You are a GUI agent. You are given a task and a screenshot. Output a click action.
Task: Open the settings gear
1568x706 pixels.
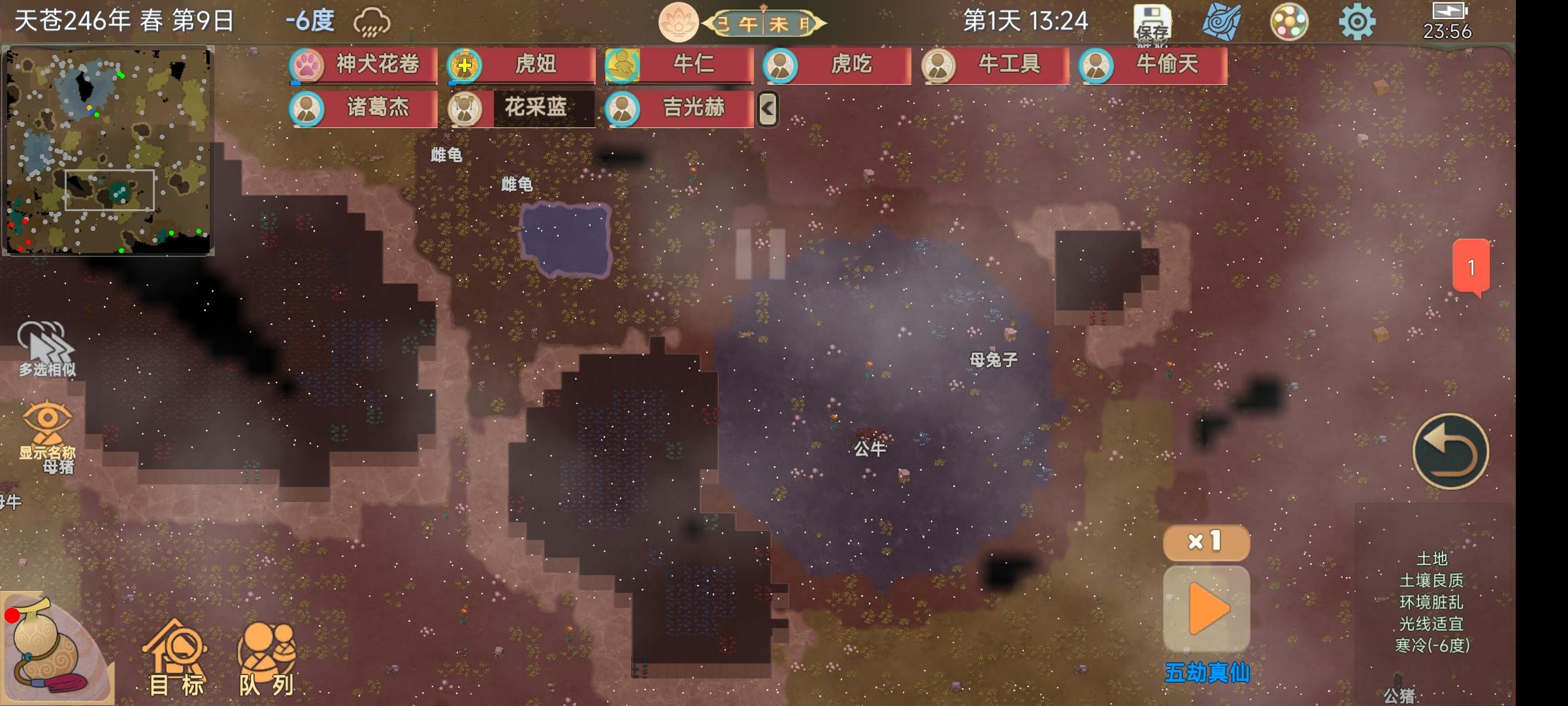point(1357,23)
